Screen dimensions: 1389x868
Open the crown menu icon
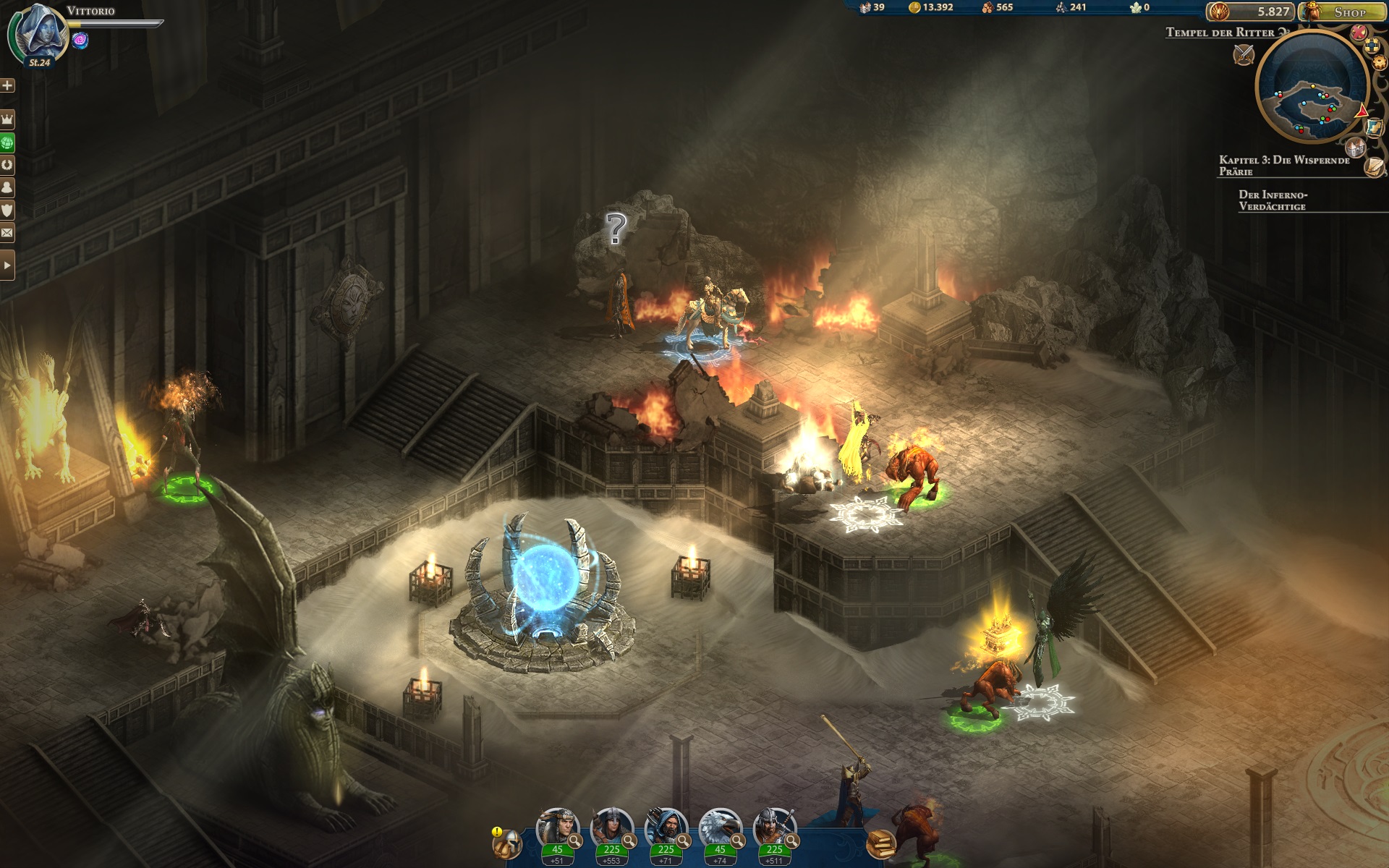(x=7, y=119)
